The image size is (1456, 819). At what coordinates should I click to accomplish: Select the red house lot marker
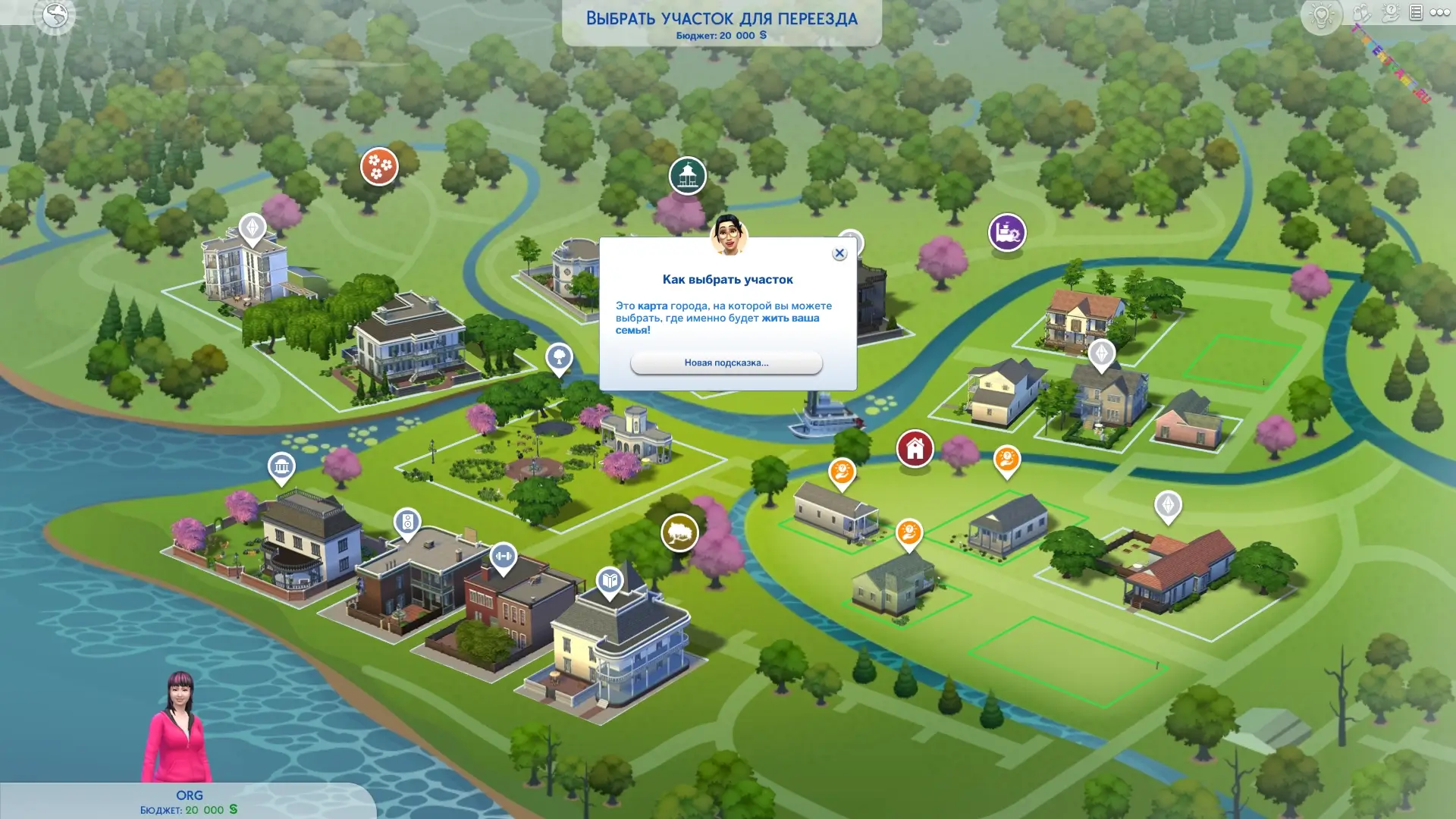click(915, 448)
